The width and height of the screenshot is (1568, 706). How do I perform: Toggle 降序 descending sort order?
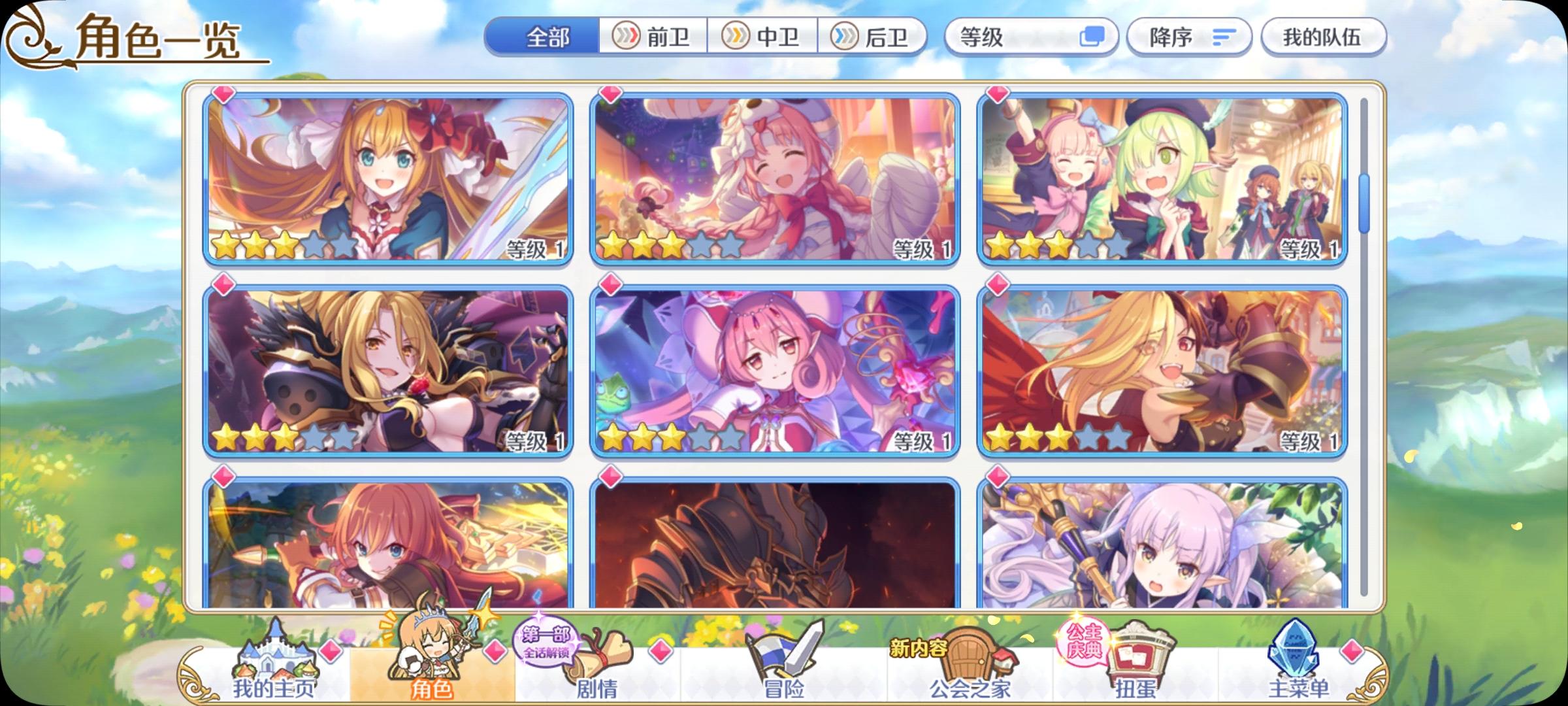tap(1189, 37)
